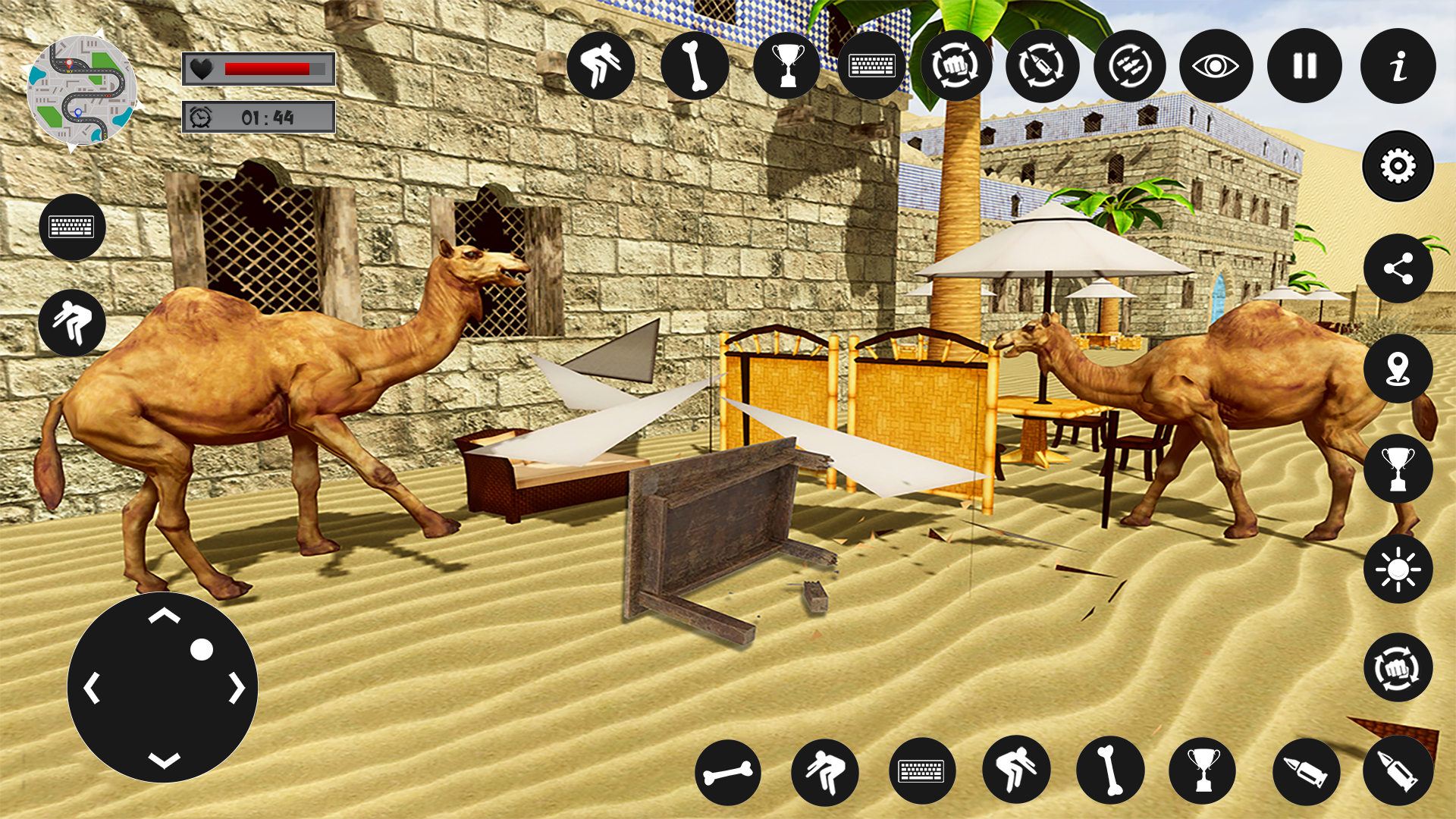1456x819 pixels.
Task: Select the crouch action icon on top toolbar
Action: (x=601, y=66)
